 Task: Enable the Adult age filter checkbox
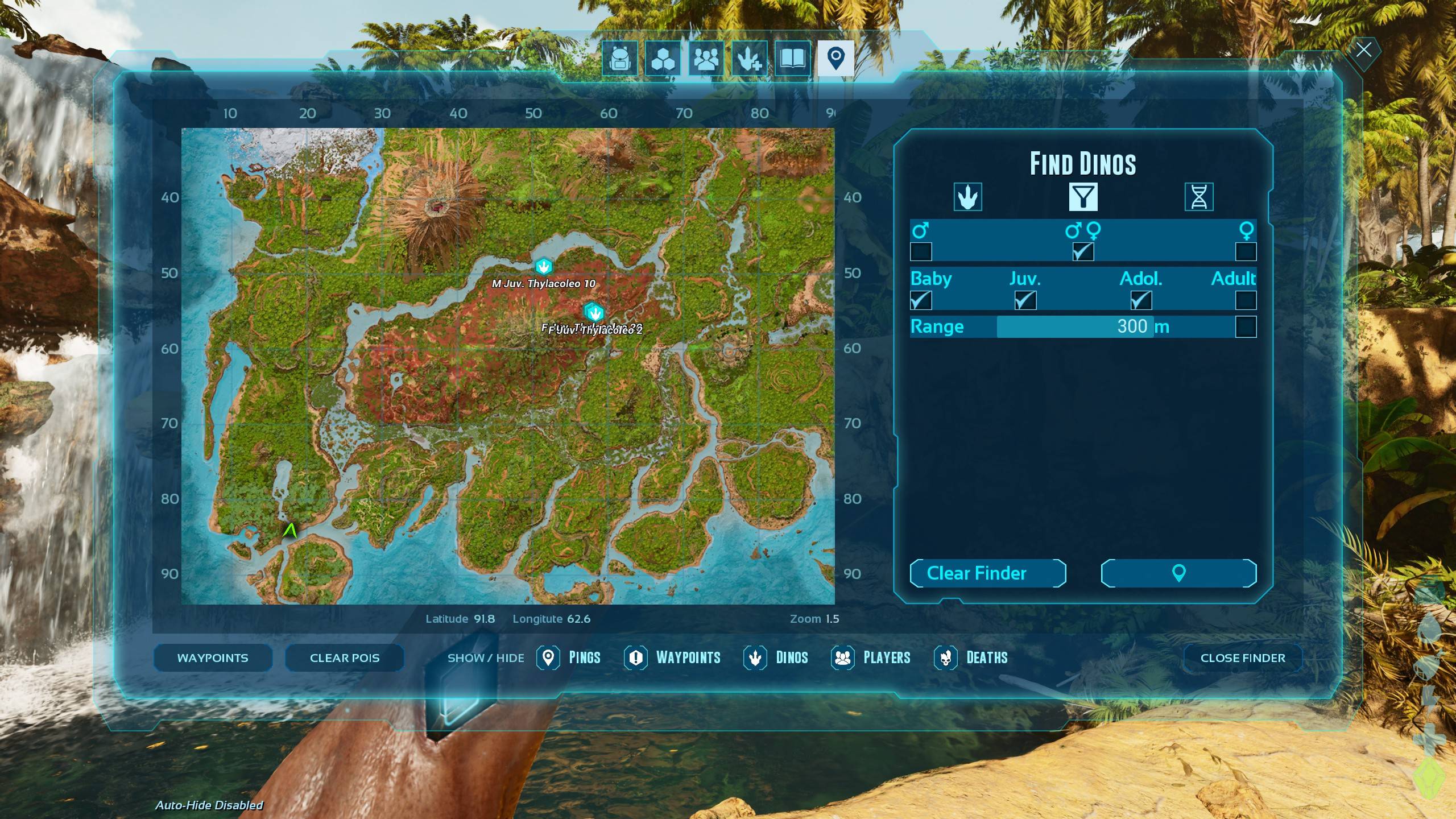coord(1247,301)
